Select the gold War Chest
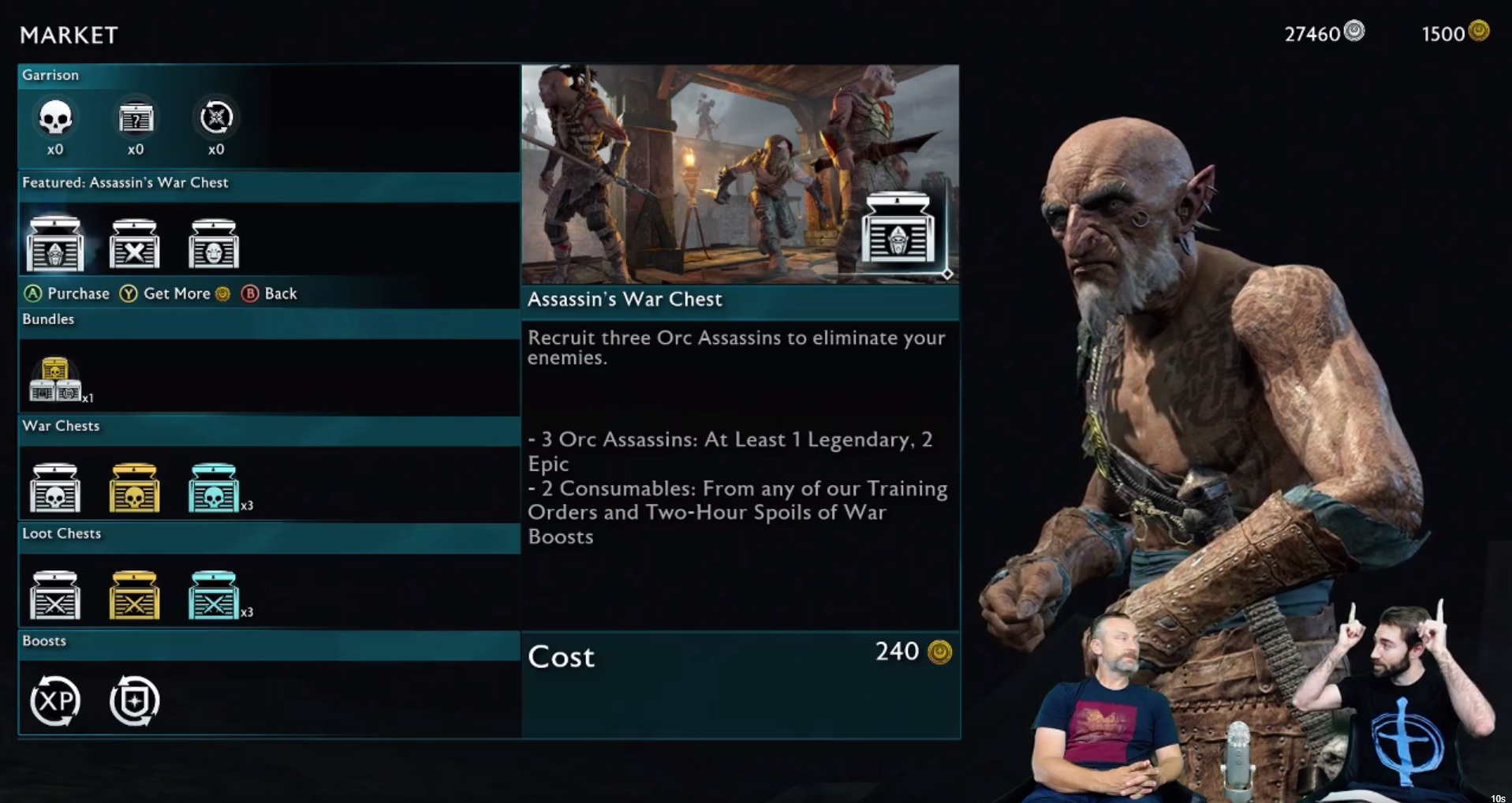The height and width of the screenshot is (803, 1512). [134, 487]
